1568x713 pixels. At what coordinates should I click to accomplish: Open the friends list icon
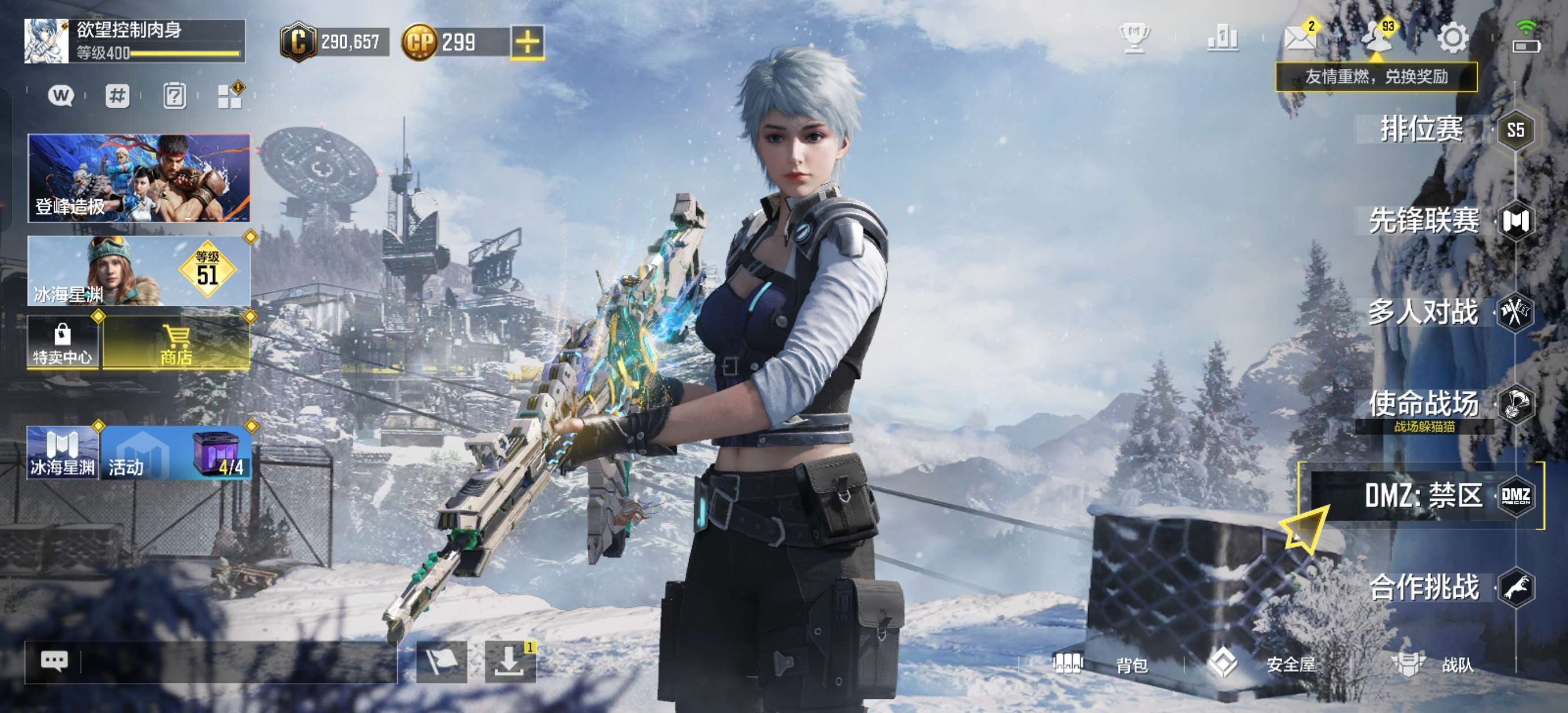coord(1377,38)
